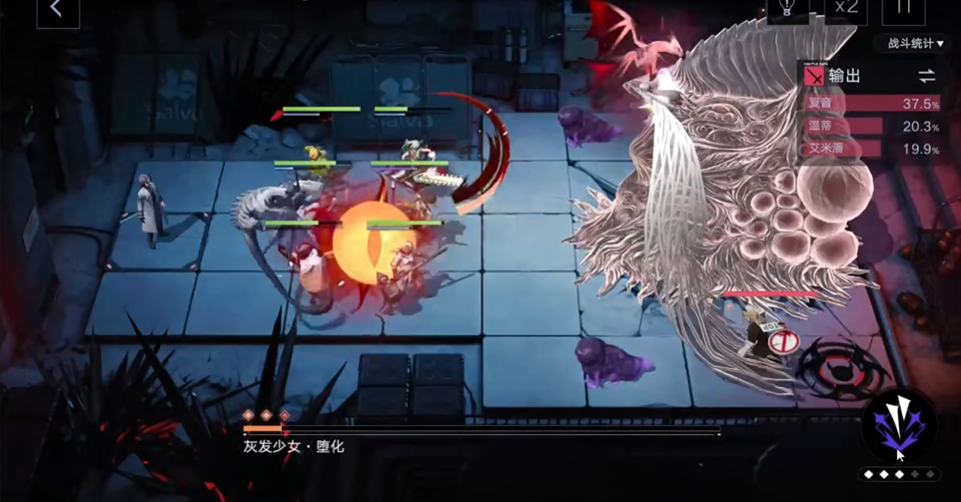Click the red 输出 damage icon

point(816,76)
